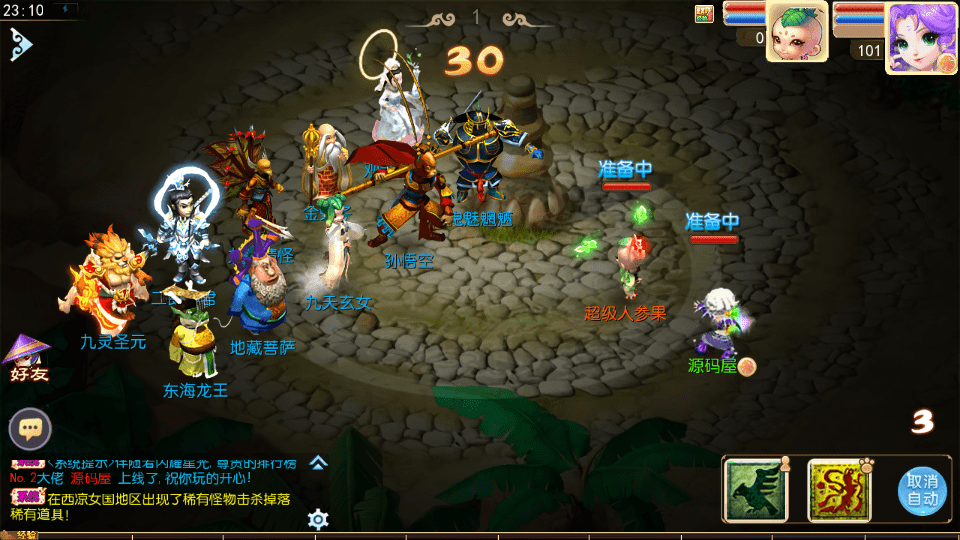
Task: Open chat settings with the gear icon
Action: 318,518
